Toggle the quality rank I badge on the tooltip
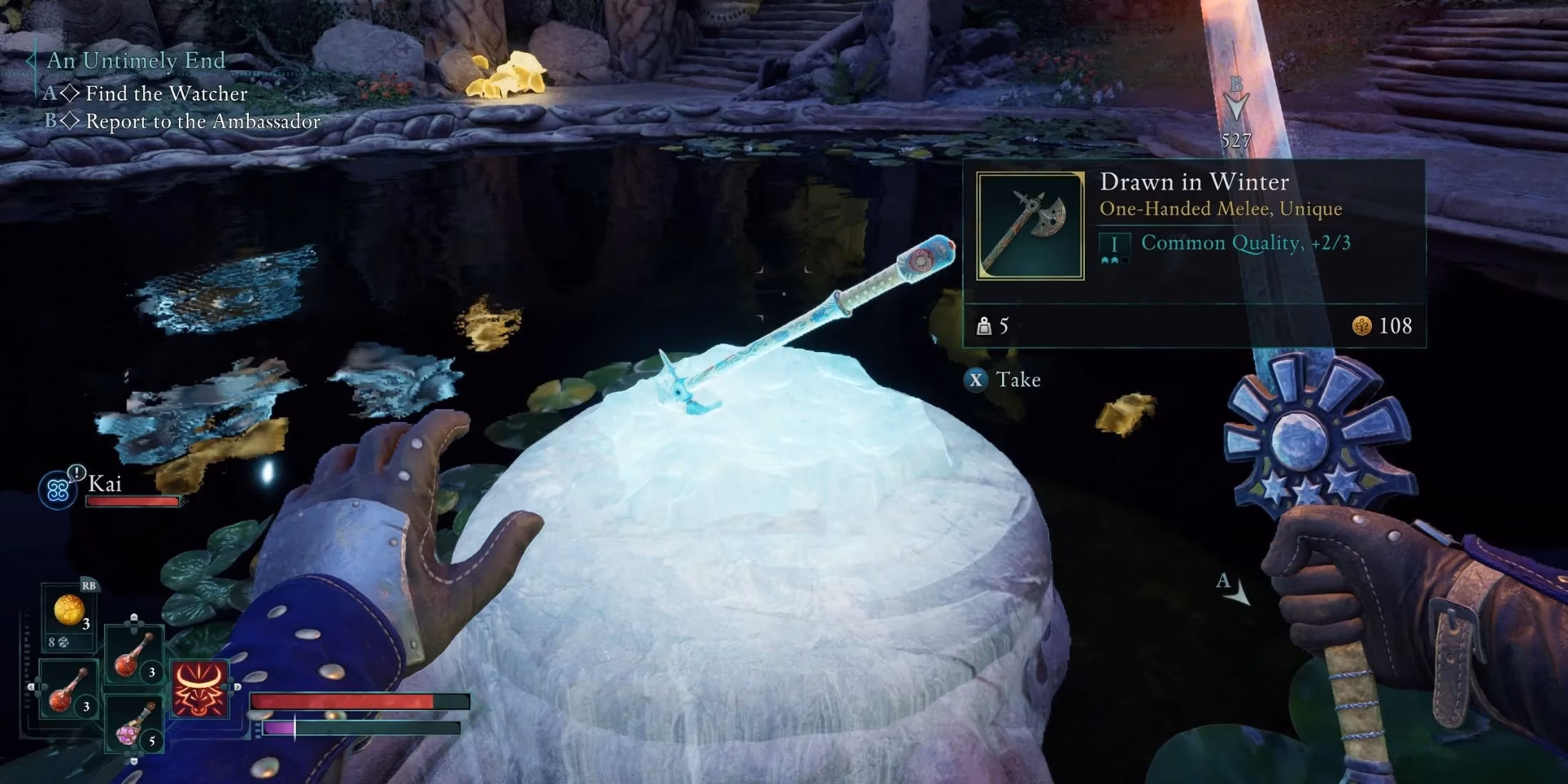The height and width of the screenshot is (784, 1568). pos(1114,244)
